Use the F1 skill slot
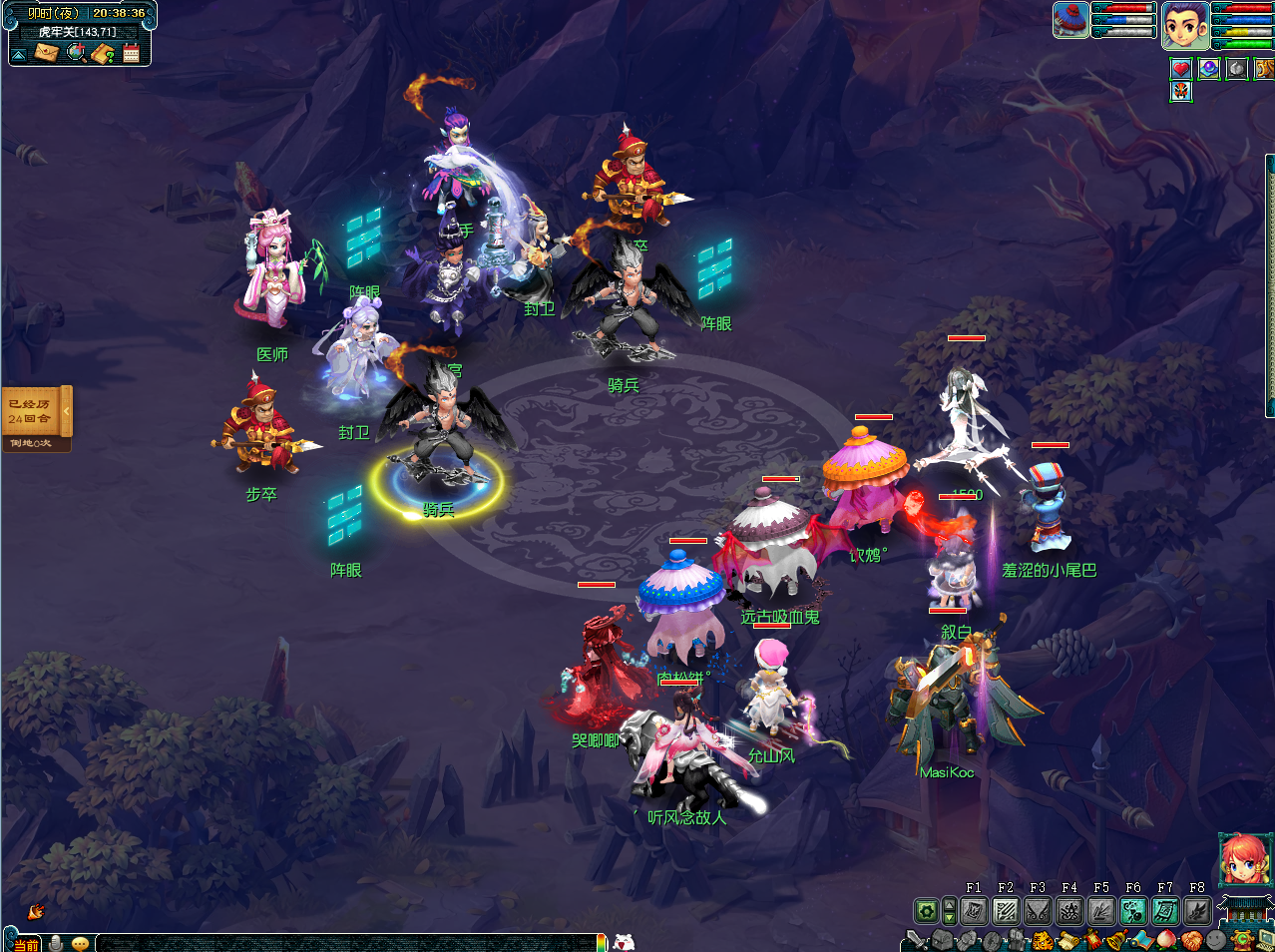The height and width of the screenshot is (952, 1275). [x=974, y=910]
